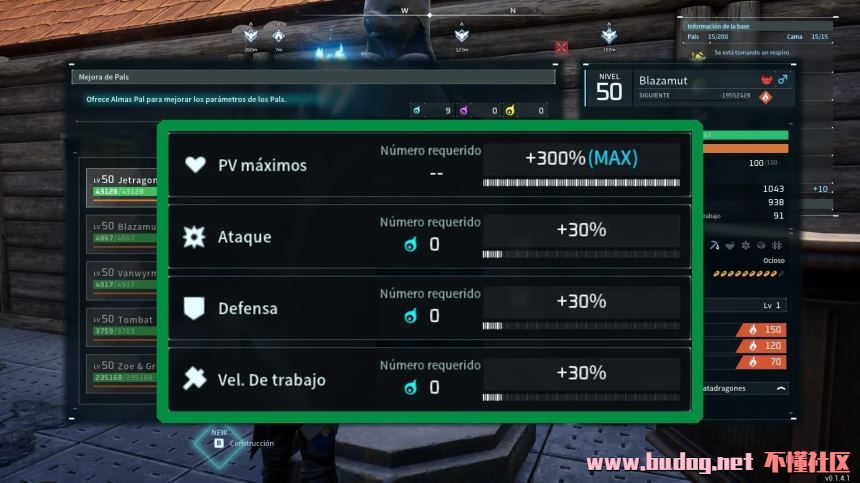
Task: Upgrade Vel. De trabajo stat
Action: pos(429,379)
